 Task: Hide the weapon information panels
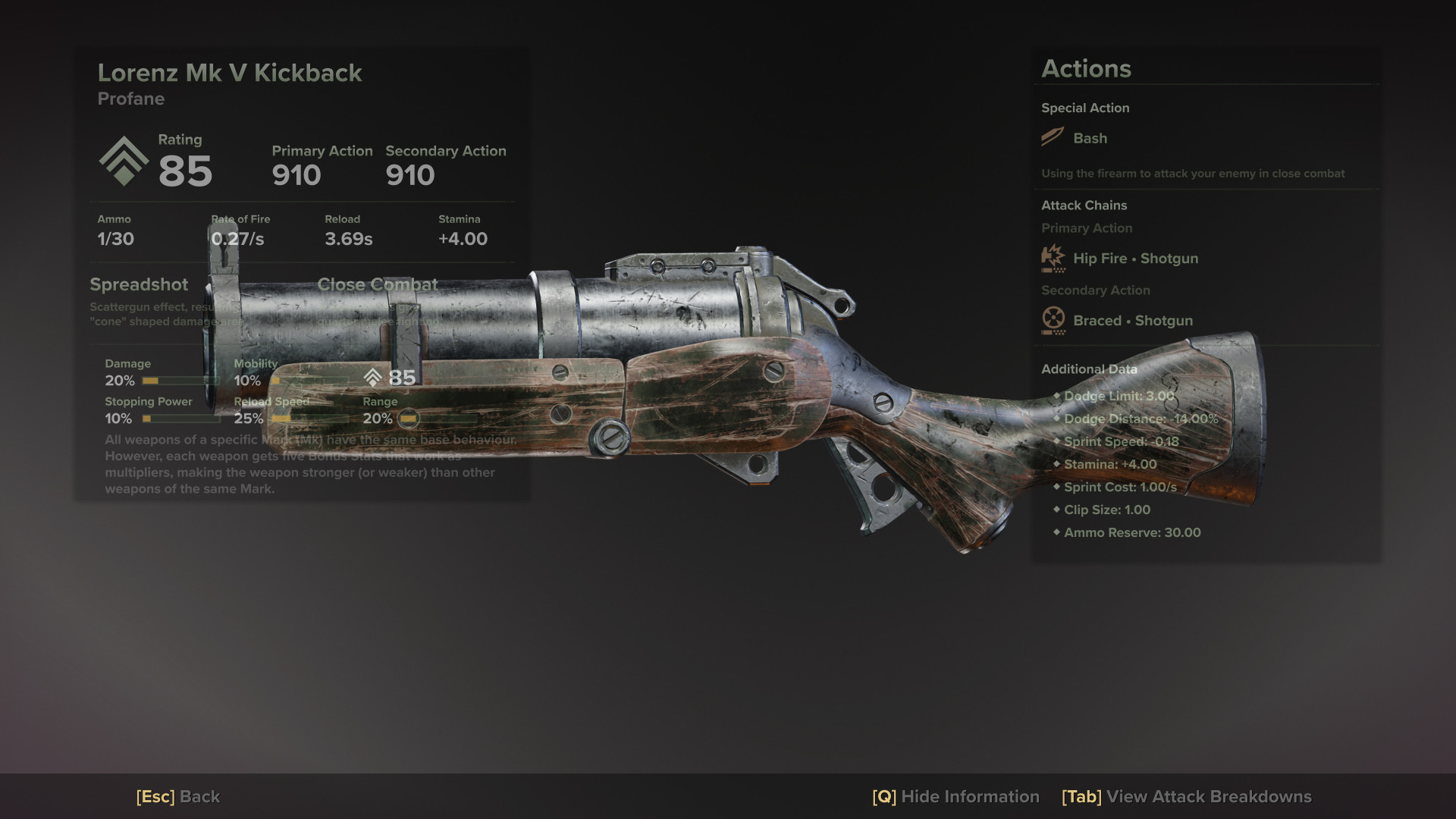pyautogui.click(x=955, y=797)
